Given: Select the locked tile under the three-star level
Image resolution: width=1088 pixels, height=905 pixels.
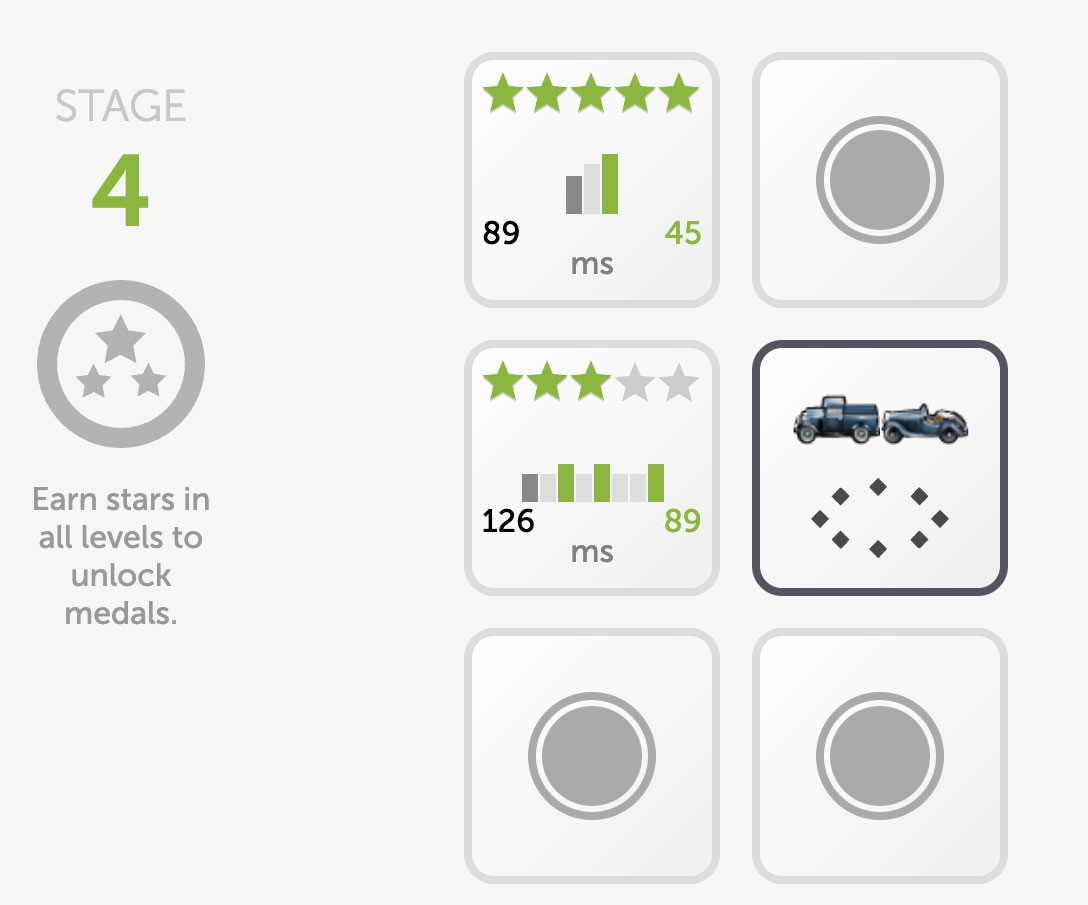Looking at the screenshot, I should (592, 756).
